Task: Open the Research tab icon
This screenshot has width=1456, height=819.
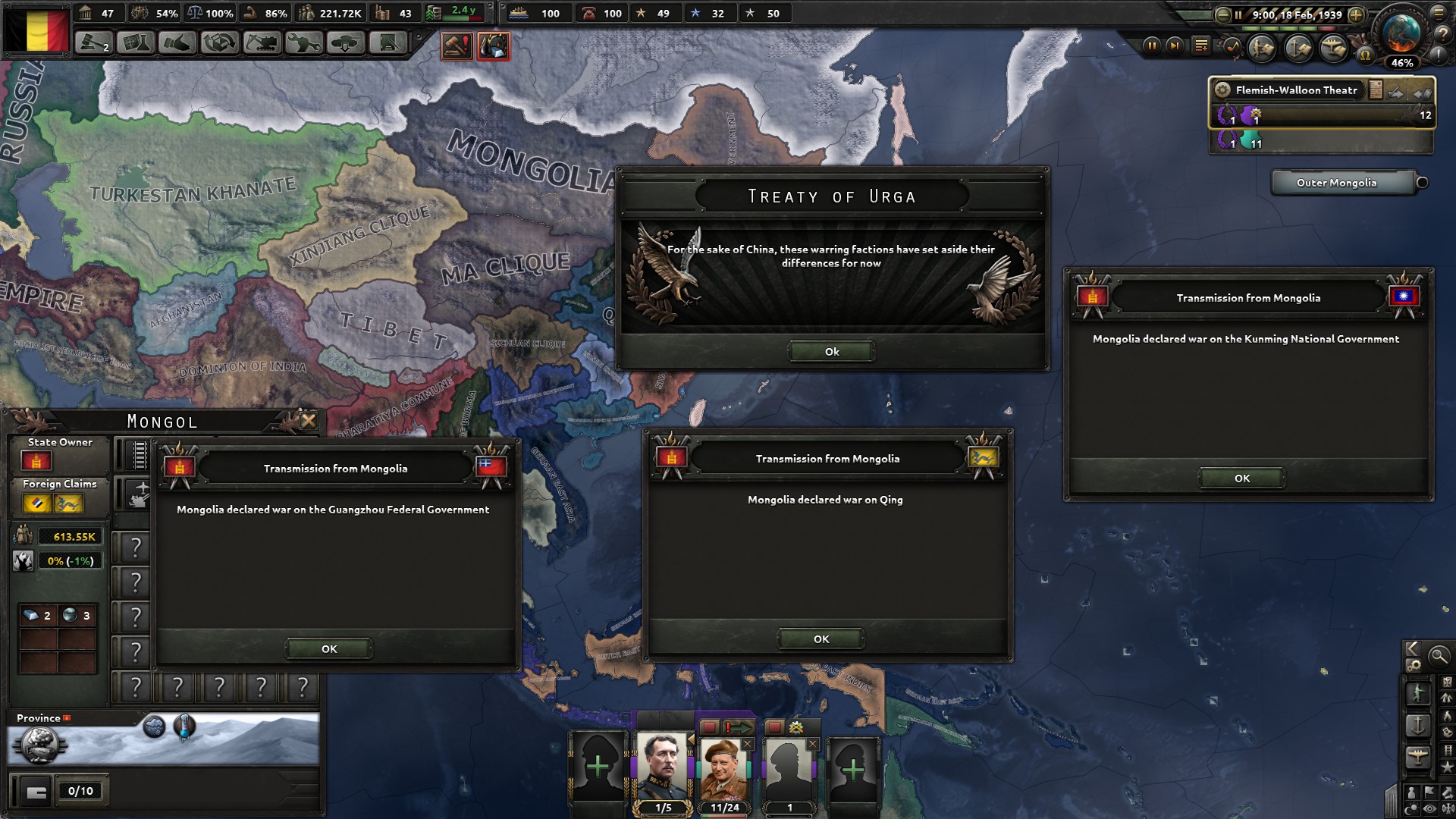Action: tap(134, 42)
